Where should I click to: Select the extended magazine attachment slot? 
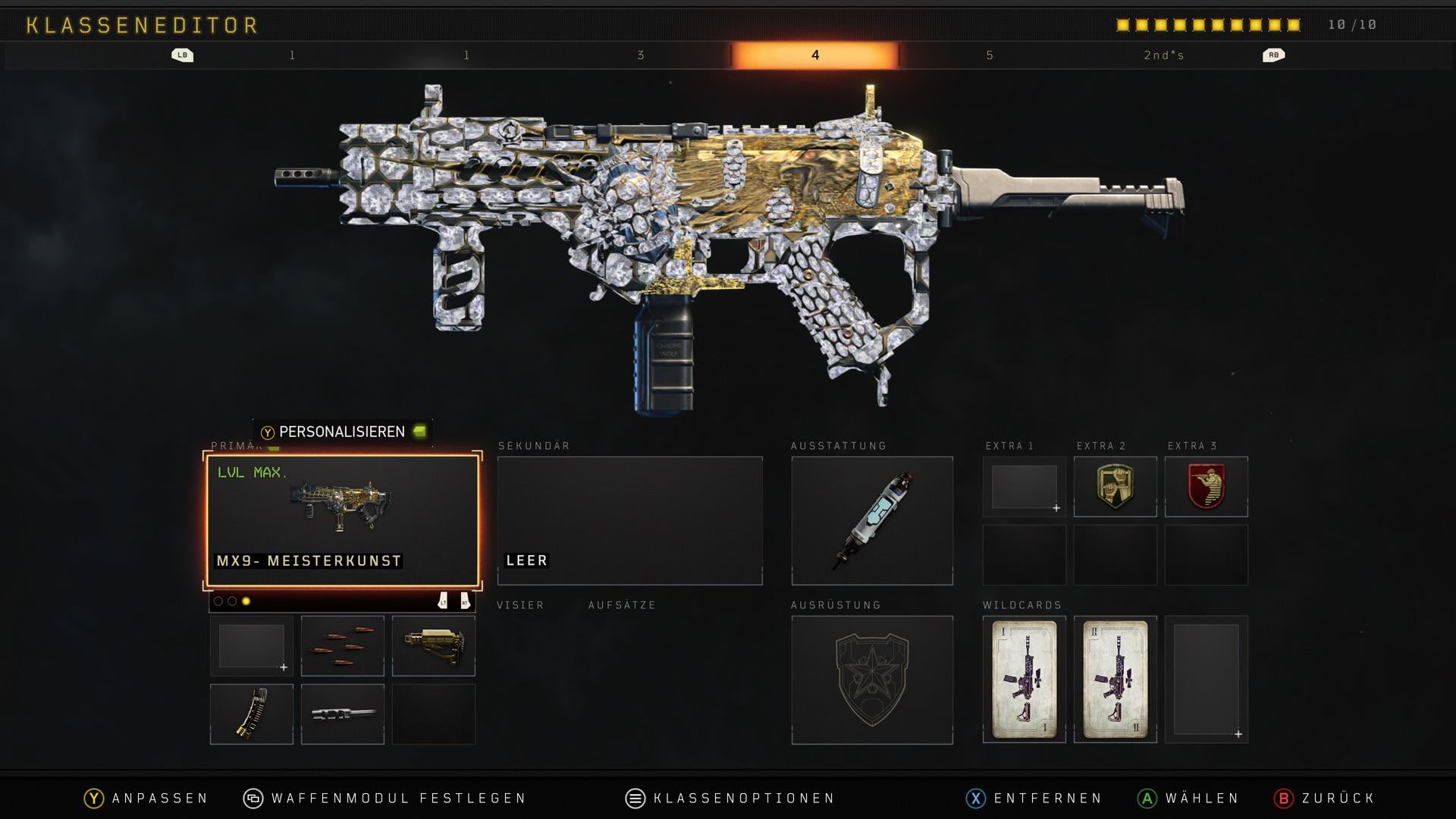point(251,714)
